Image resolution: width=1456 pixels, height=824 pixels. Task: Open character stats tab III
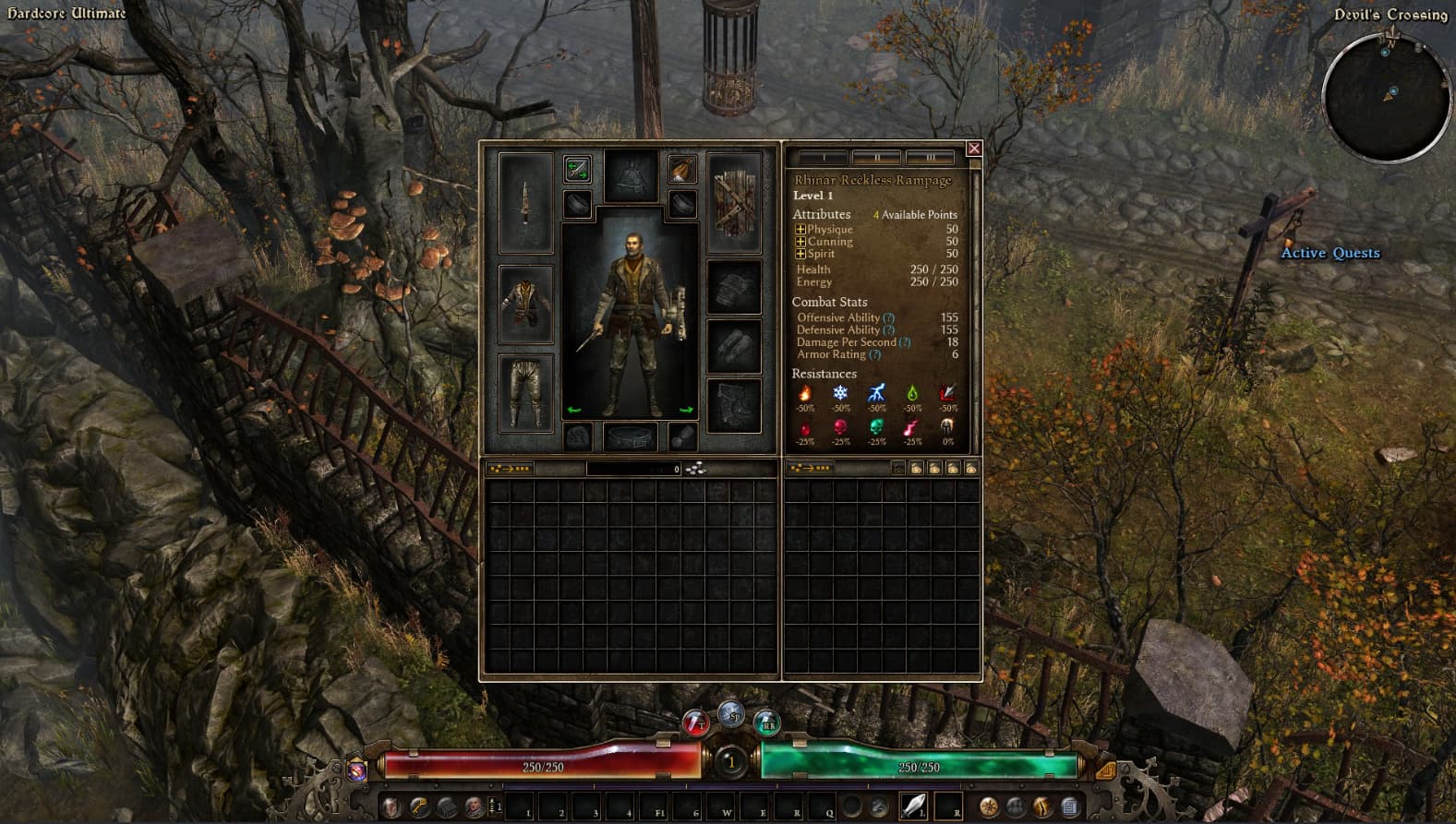pos(930,158)
